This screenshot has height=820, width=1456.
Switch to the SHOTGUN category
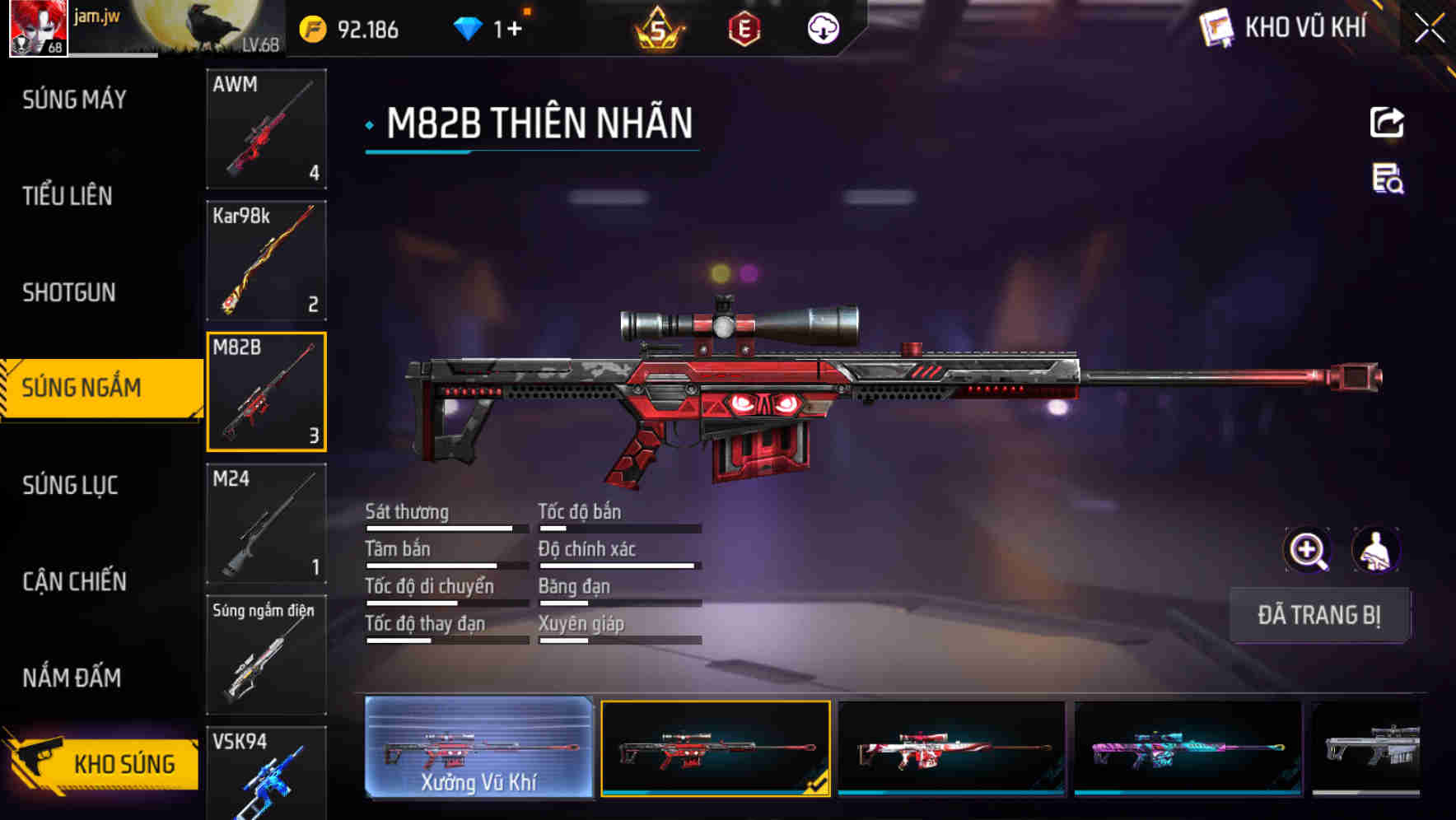pos(69,292)
